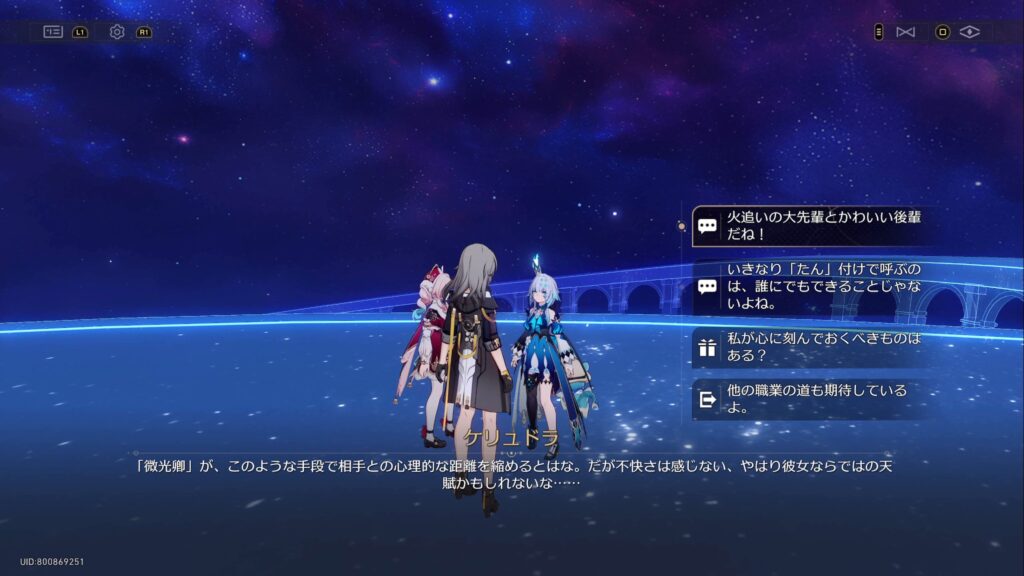Open the gear settings icon
The image size is (1024, 576).
pos(117,32)
